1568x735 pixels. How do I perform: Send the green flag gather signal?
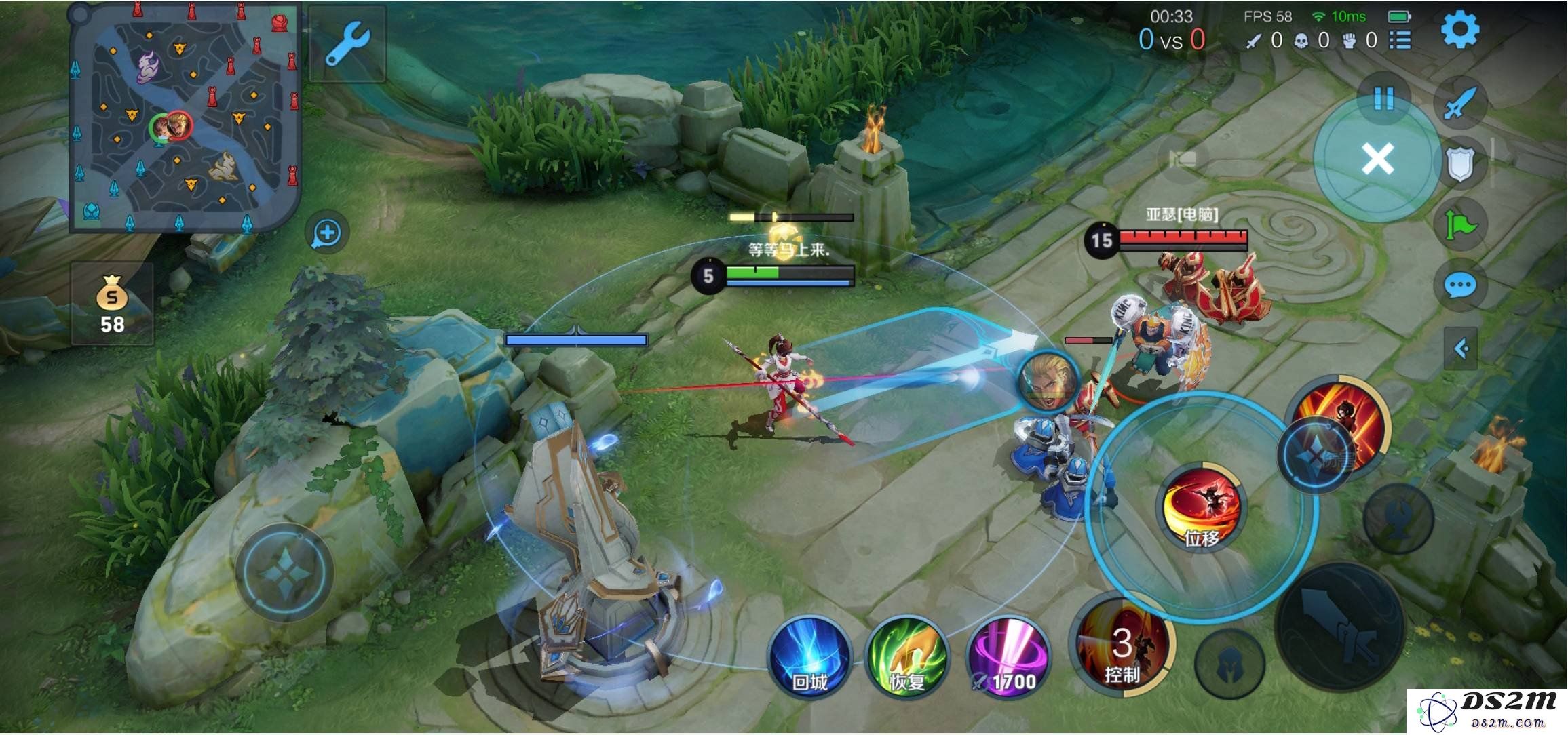[x=1460, y=224]
